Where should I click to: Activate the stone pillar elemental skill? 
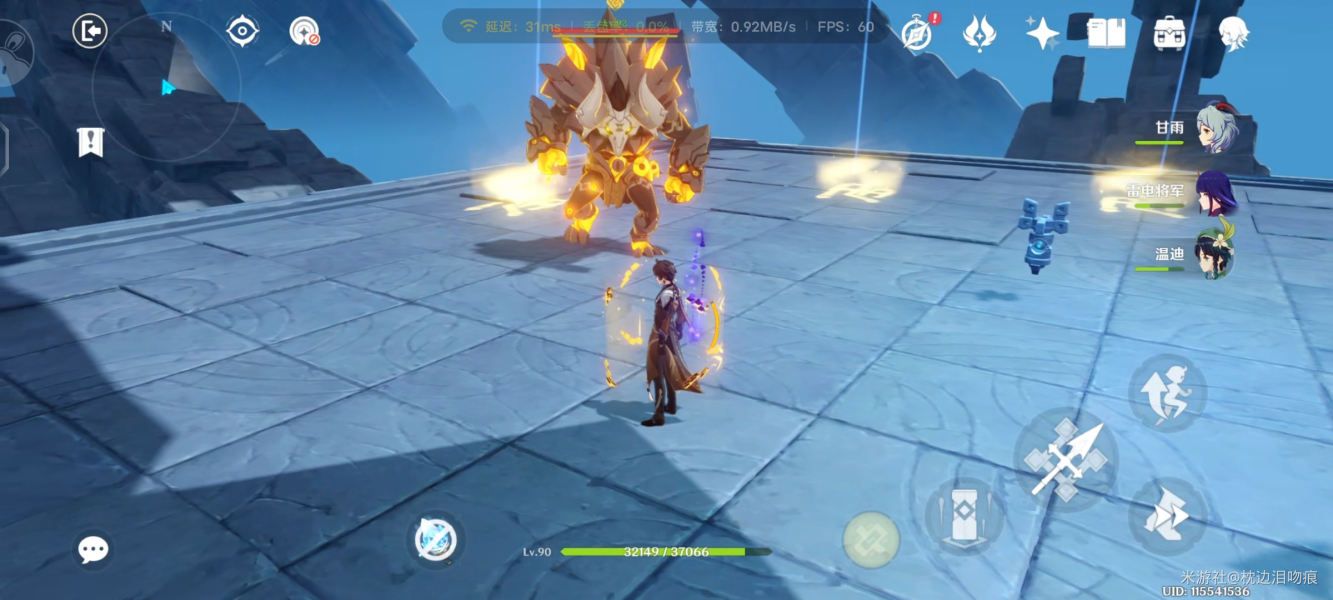(x=964, y=517)
